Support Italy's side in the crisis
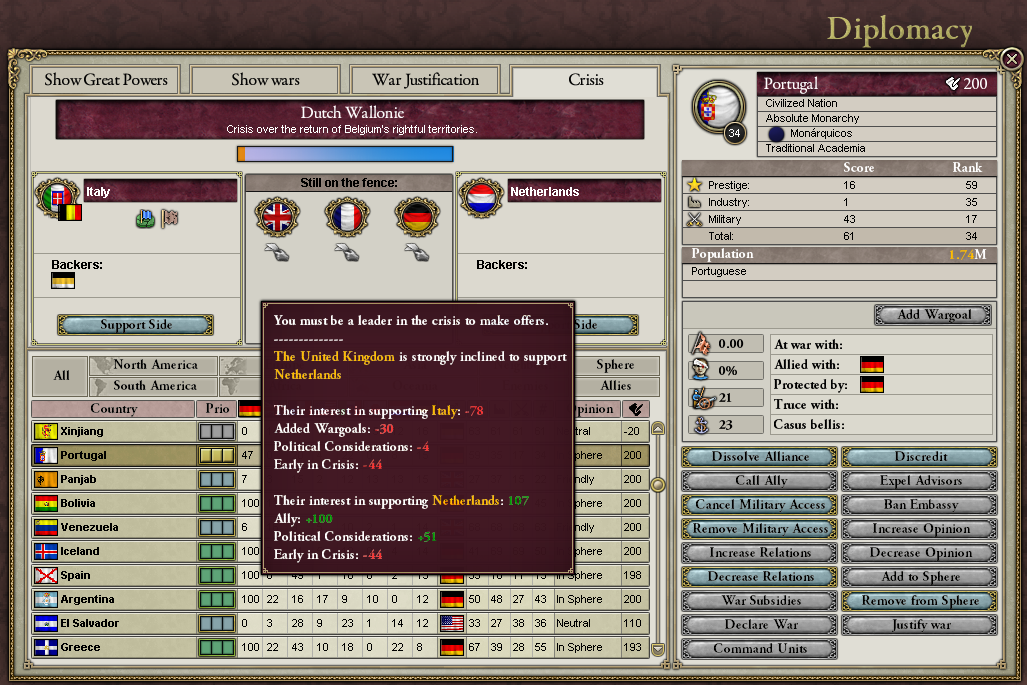The image size is (1027, 685). pyautogui.click(x=136, y=325)
